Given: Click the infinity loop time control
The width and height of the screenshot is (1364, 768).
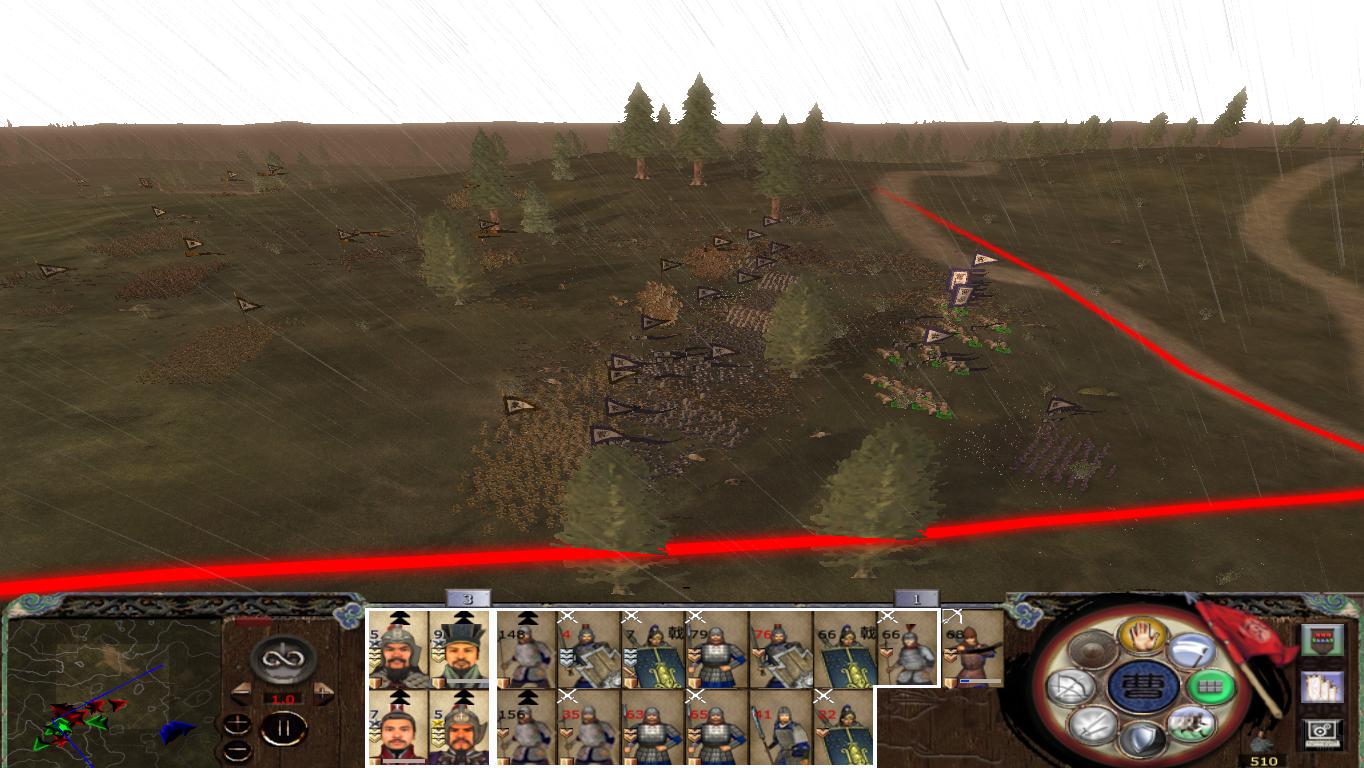Looking at the screenshot, I should [281, 659].
